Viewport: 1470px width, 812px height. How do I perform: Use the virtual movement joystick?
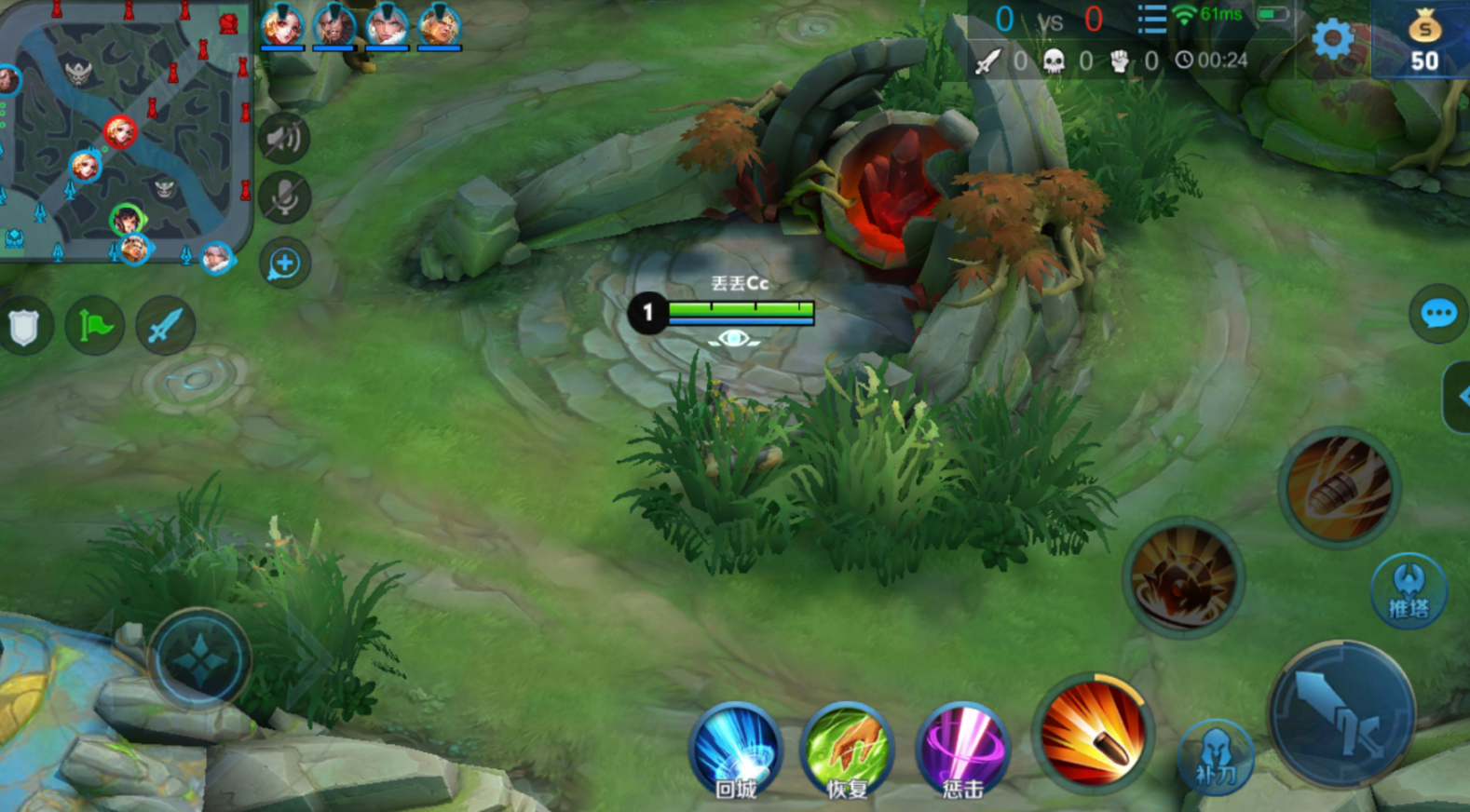(199, 661)
